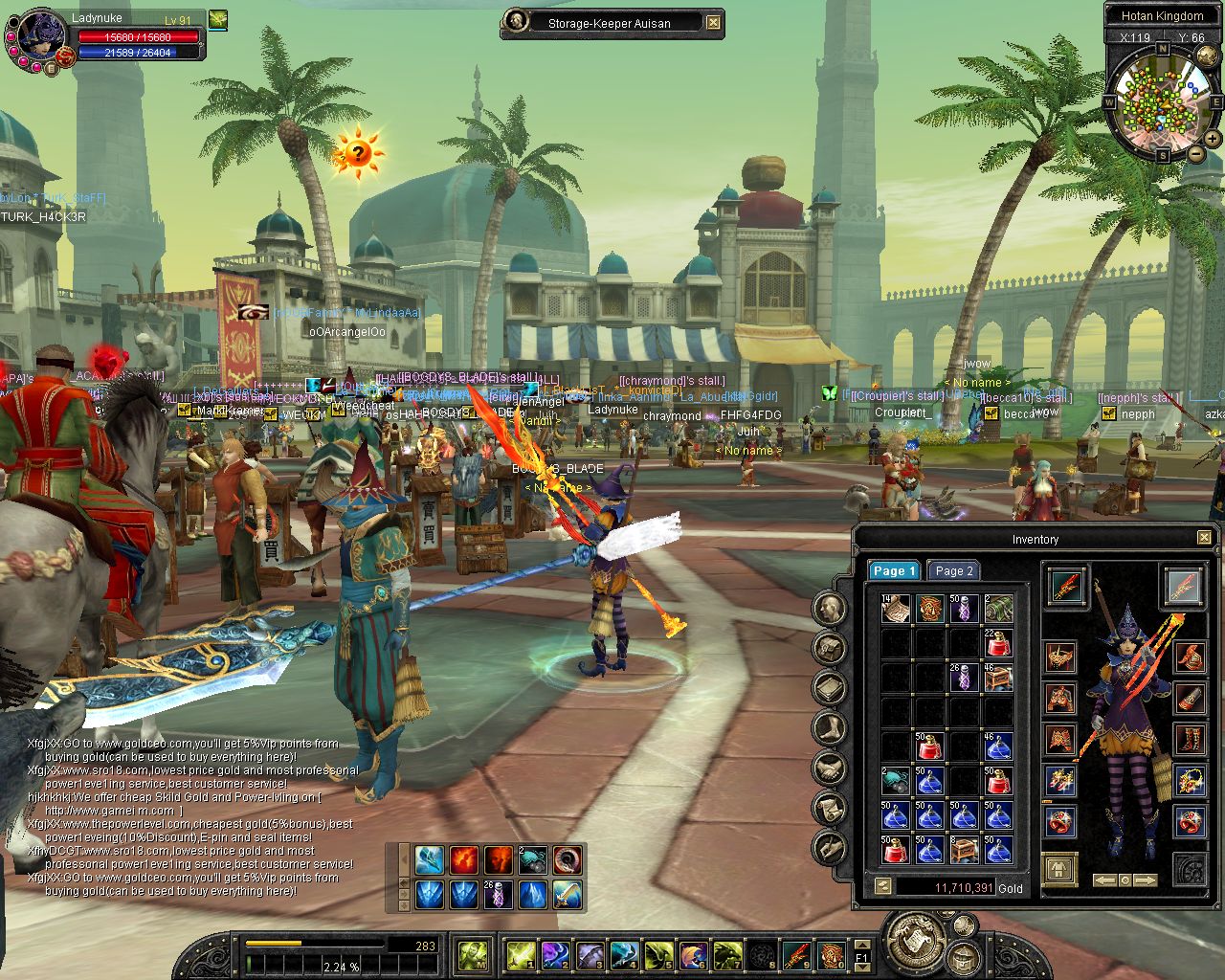The width and height of the screenshot is (1225, 980).
Task: Select the scroll stack of 14 in inventory
Action: point(897,608)
